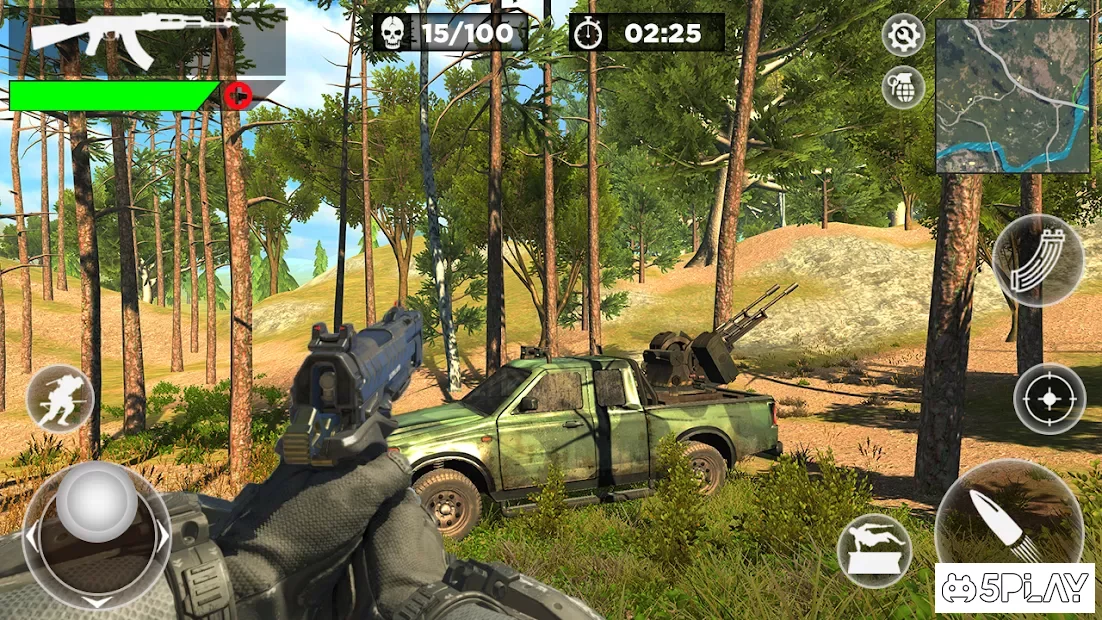
Task: Reload using the magazine button
Action: 1037,261
